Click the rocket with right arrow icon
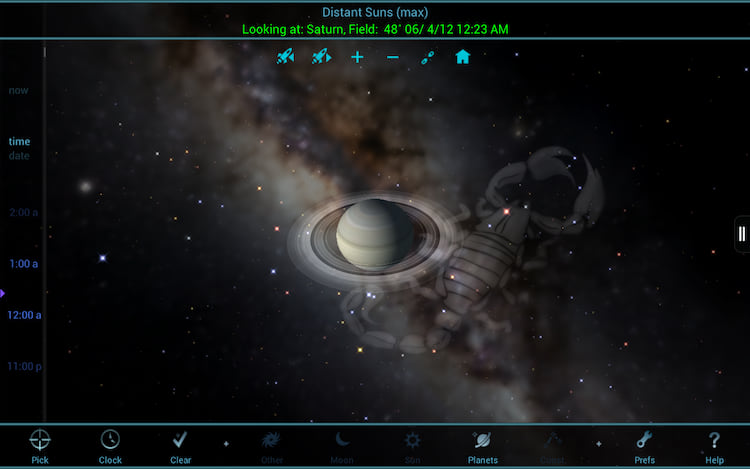Image resolution: width=750 pixels, height=469 pixels. (321, 57)
